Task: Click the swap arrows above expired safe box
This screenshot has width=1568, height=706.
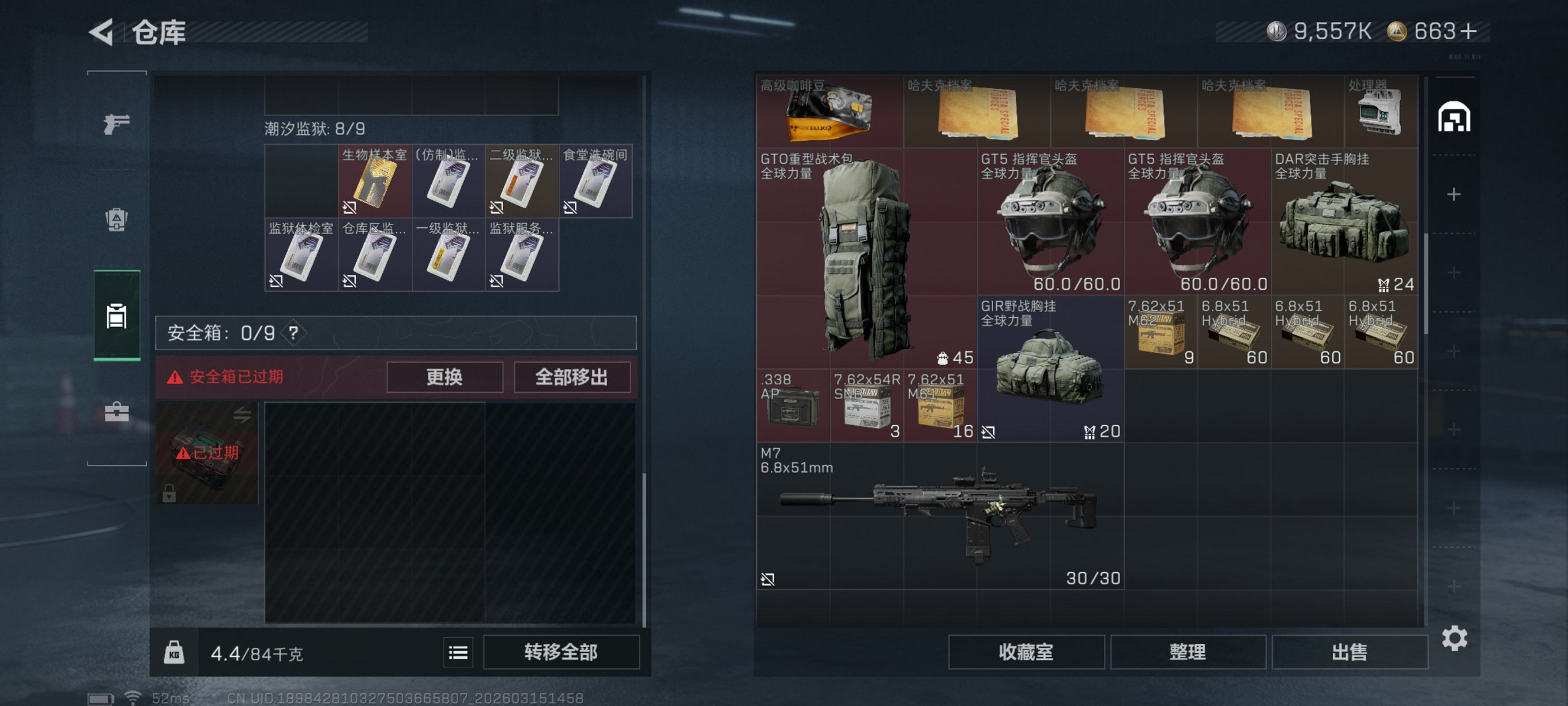Action: click(242, 414)
